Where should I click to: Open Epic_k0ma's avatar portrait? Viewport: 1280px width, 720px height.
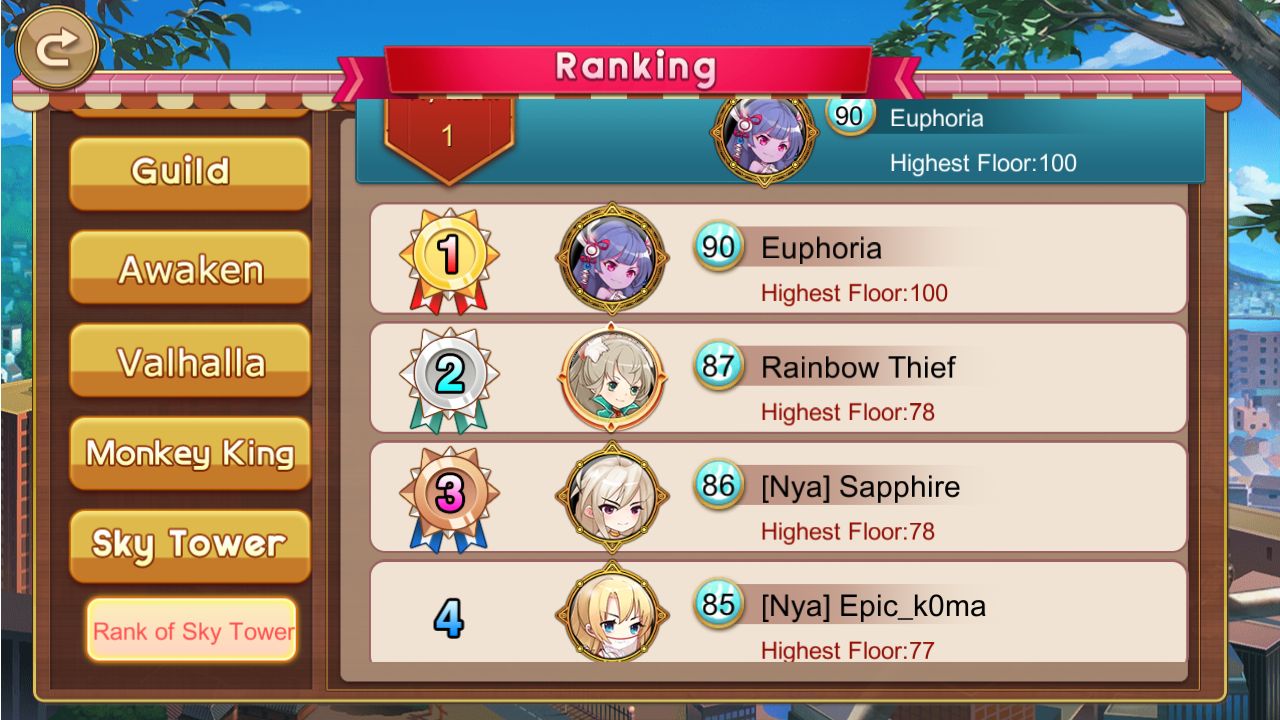[x=612, y=614]
